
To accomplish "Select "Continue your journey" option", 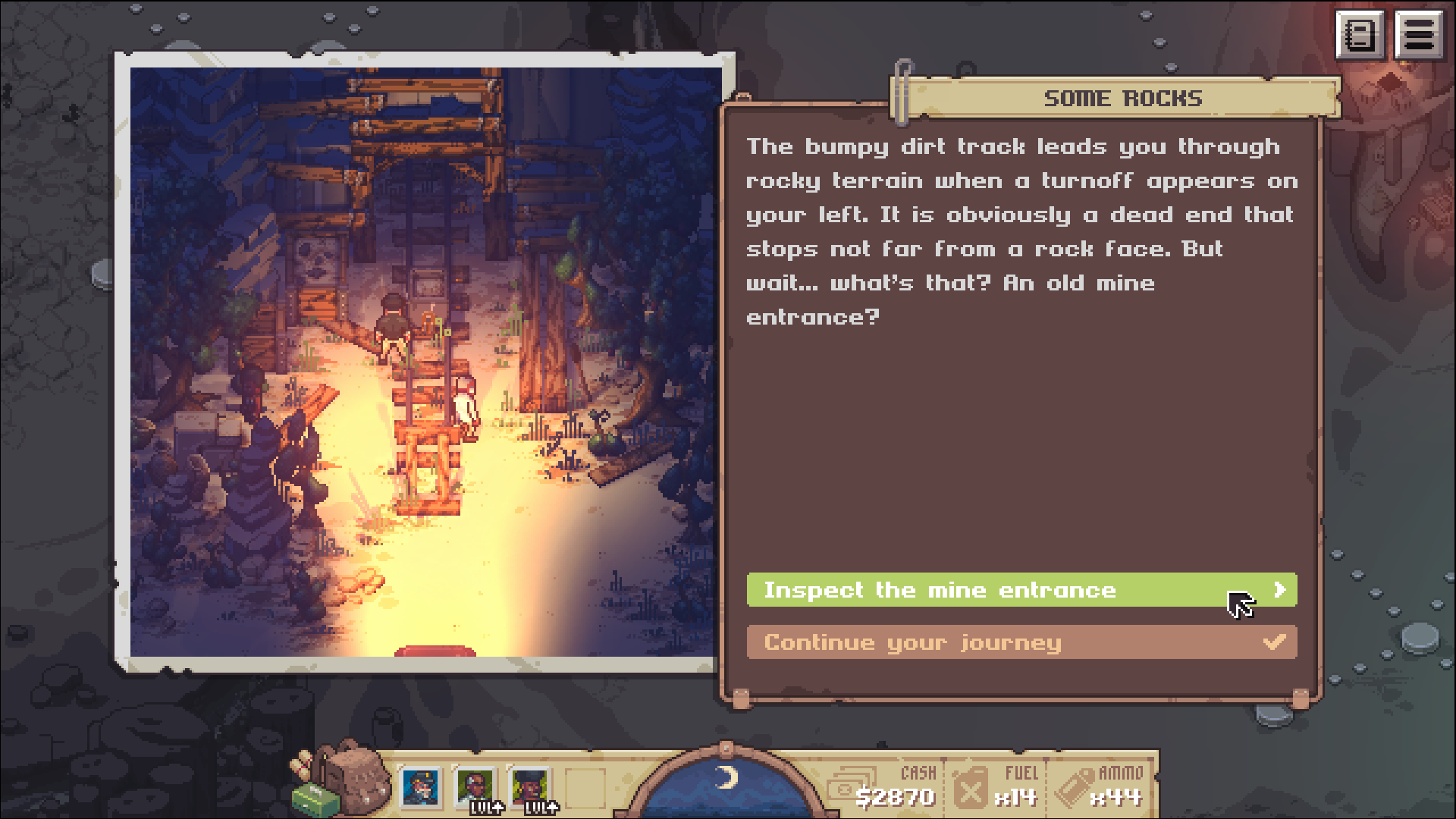I will [x=1021, y=642].
